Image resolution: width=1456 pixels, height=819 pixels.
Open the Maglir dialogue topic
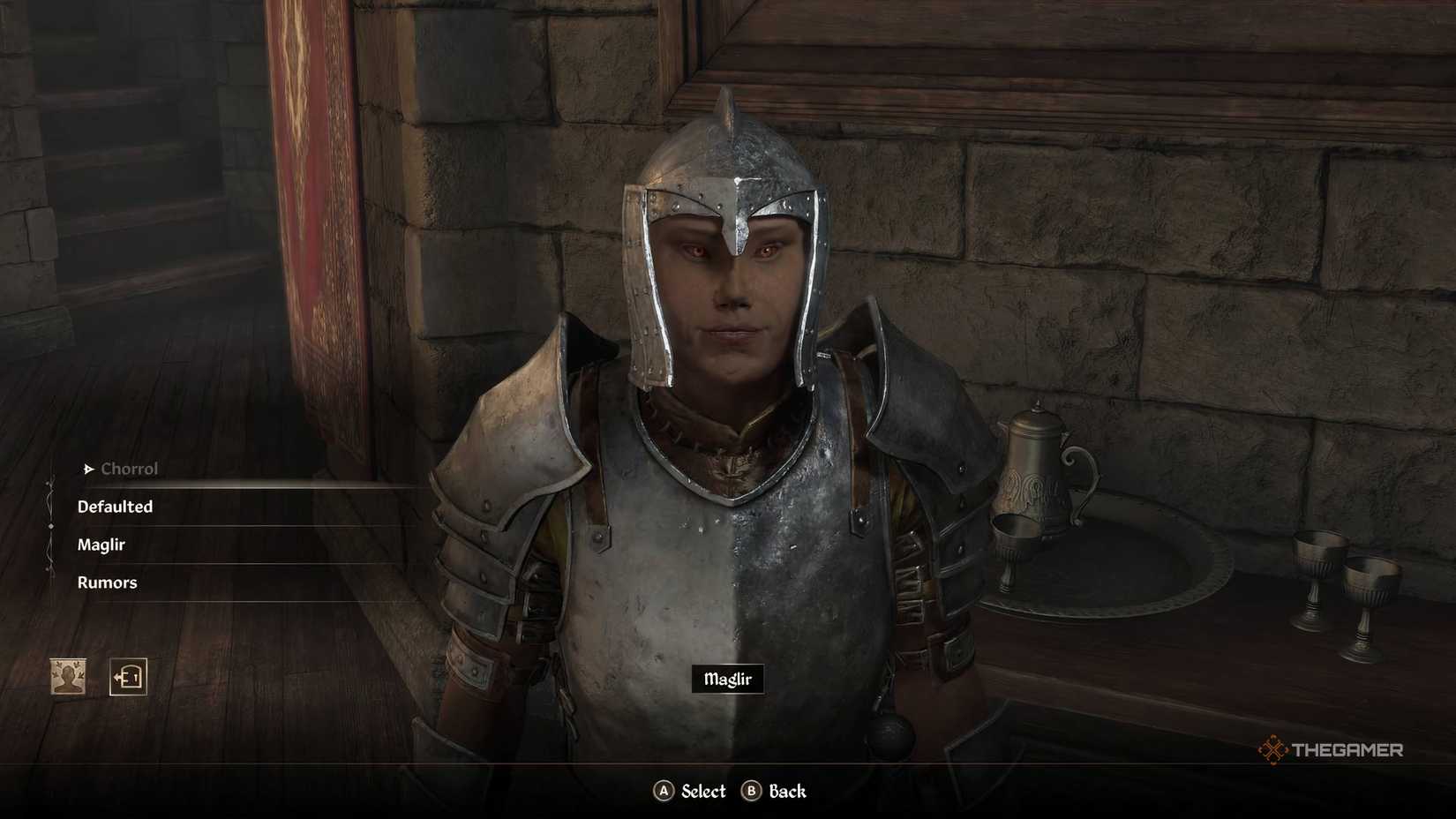click(x=103, y=545)
